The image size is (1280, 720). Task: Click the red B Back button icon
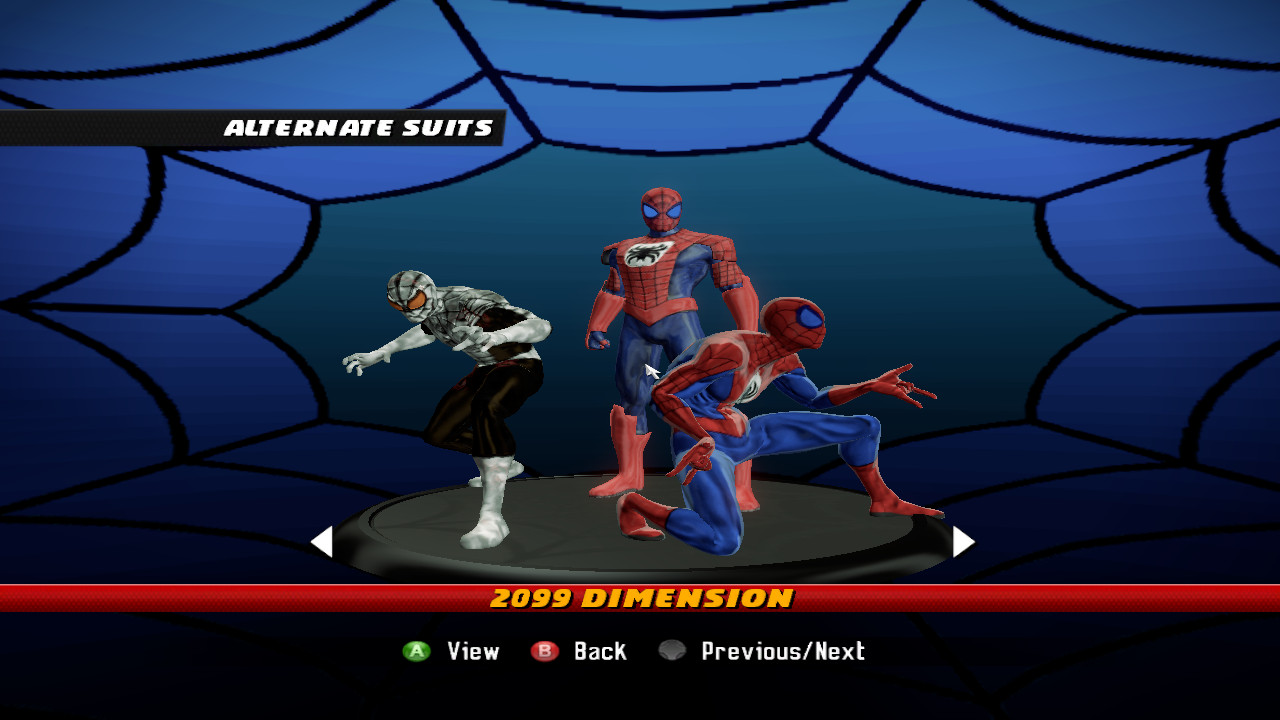click(x=546, y=651)
